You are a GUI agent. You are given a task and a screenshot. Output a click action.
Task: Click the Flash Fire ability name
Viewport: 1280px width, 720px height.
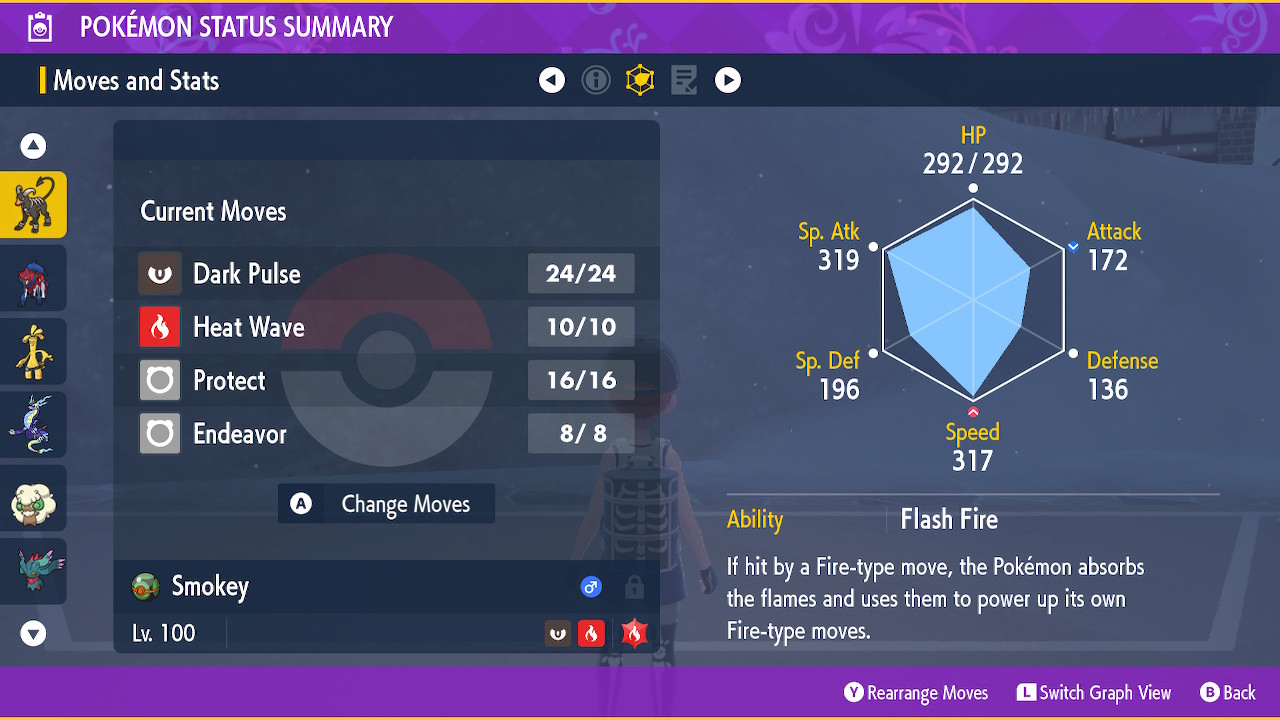(x=949, y=519)
